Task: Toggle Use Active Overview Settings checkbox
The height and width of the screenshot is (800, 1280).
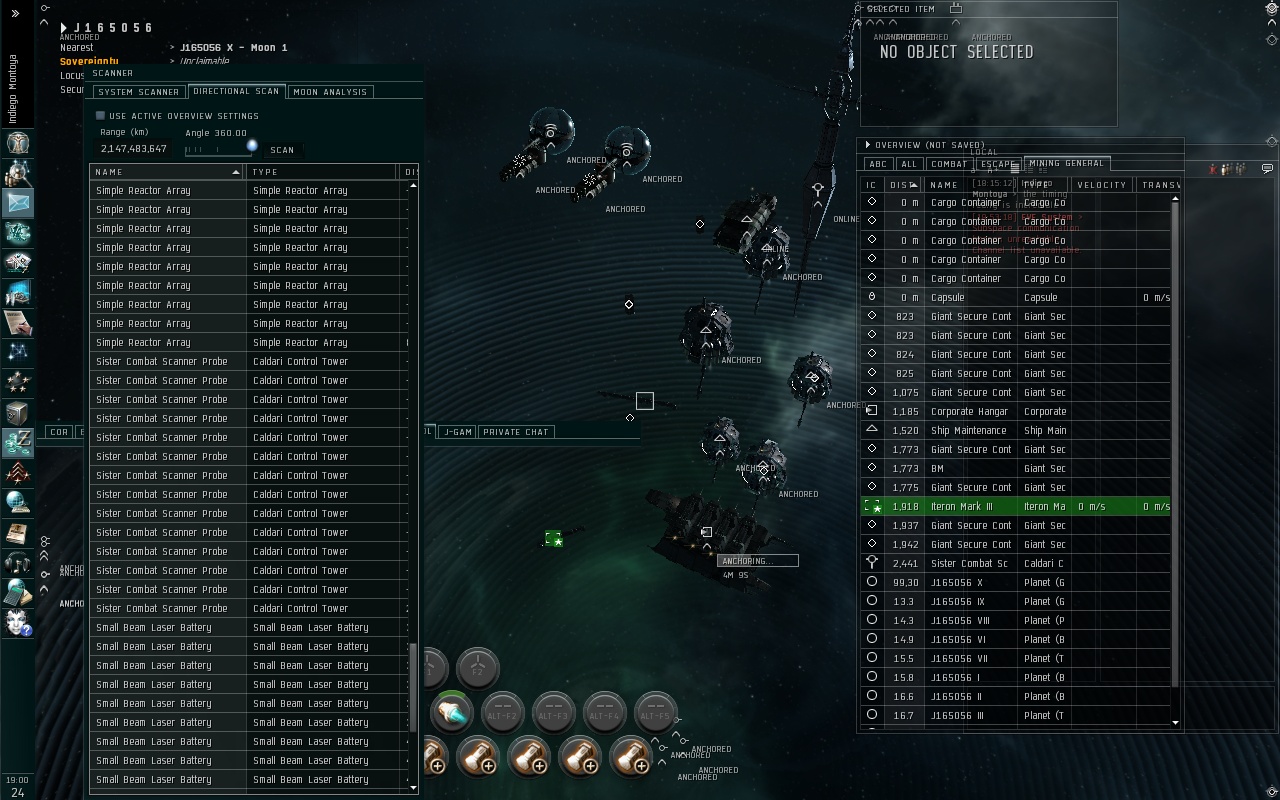Action: tap(100, 116)
